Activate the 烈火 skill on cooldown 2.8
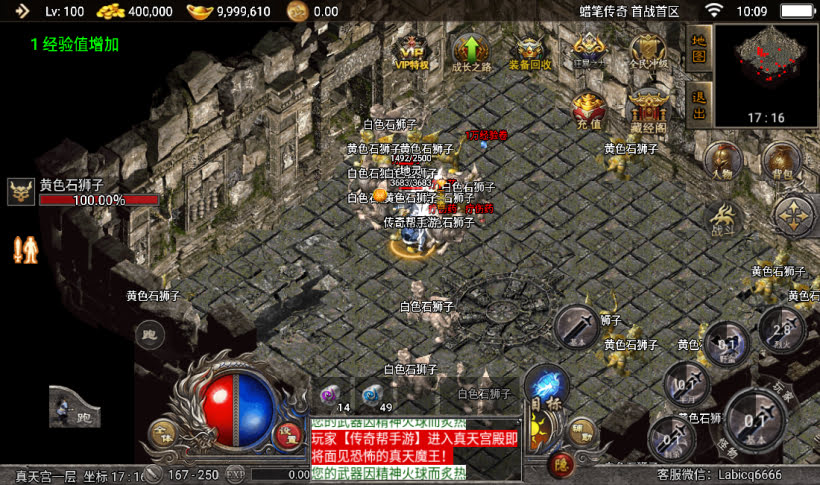 point(783,330)
